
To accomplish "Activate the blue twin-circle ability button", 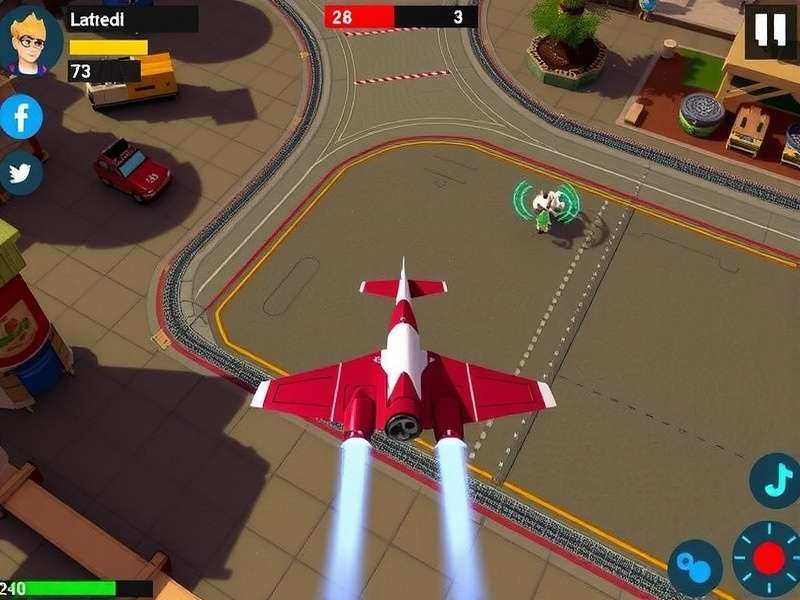I will point(694,567).
